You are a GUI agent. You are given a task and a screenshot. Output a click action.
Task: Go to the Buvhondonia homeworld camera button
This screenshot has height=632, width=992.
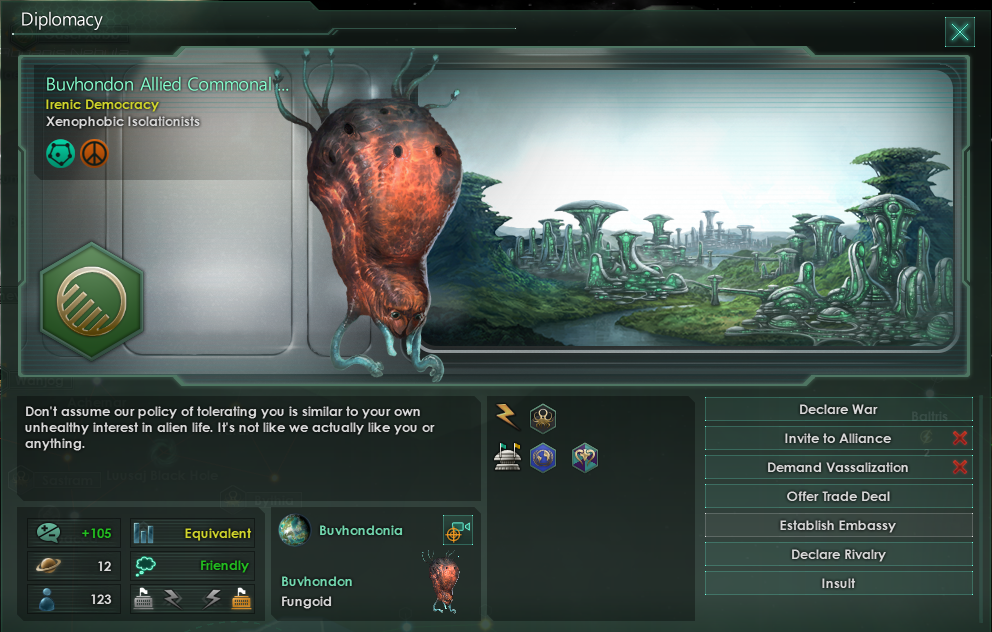(457, 531)
